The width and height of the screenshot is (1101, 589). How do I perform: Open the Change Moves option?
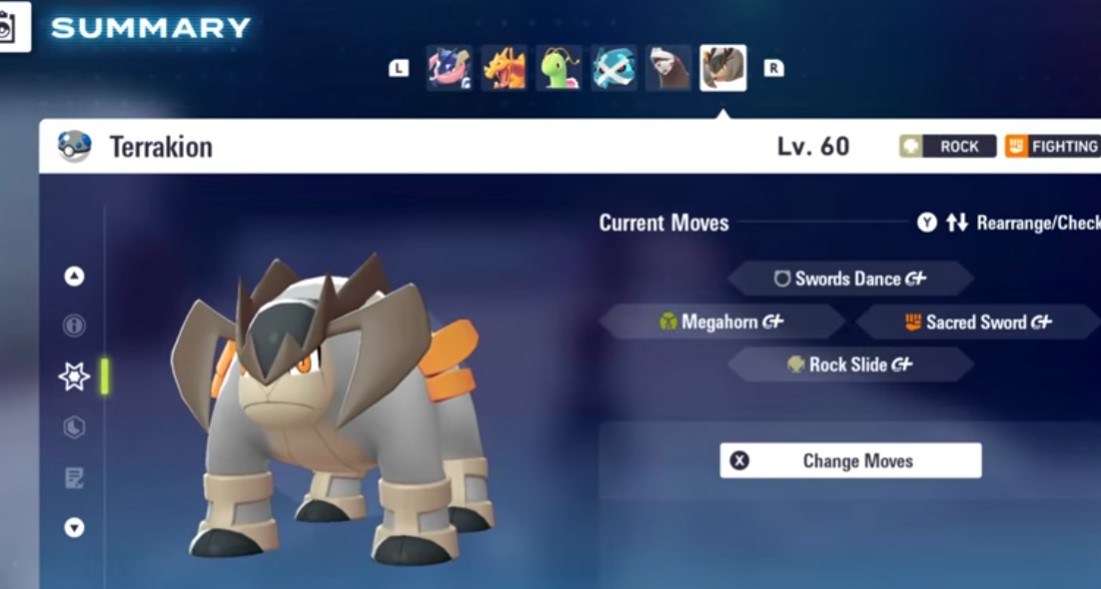tap(850, 461)
